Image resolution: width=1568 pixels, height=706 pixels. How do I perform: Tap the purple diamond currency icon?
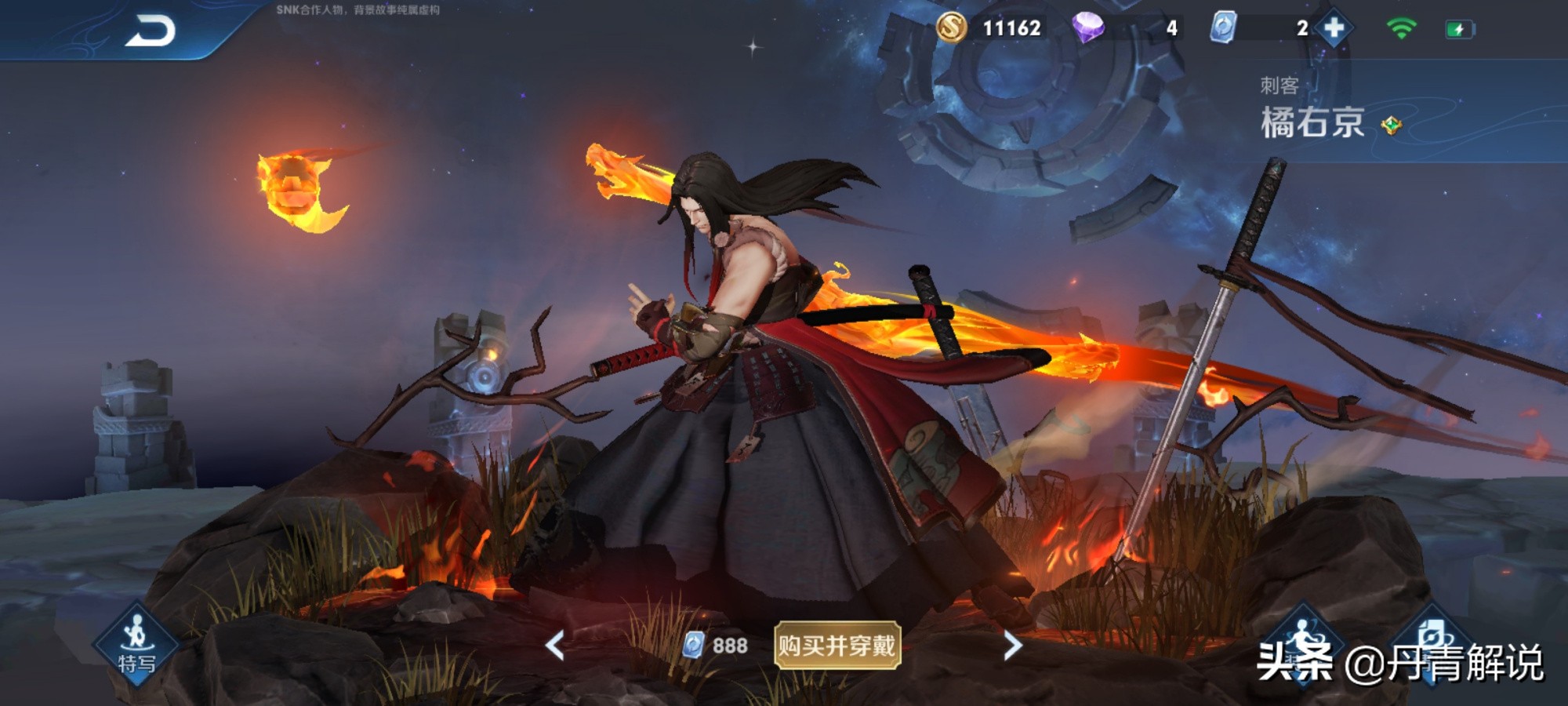tap(1088, 28)
